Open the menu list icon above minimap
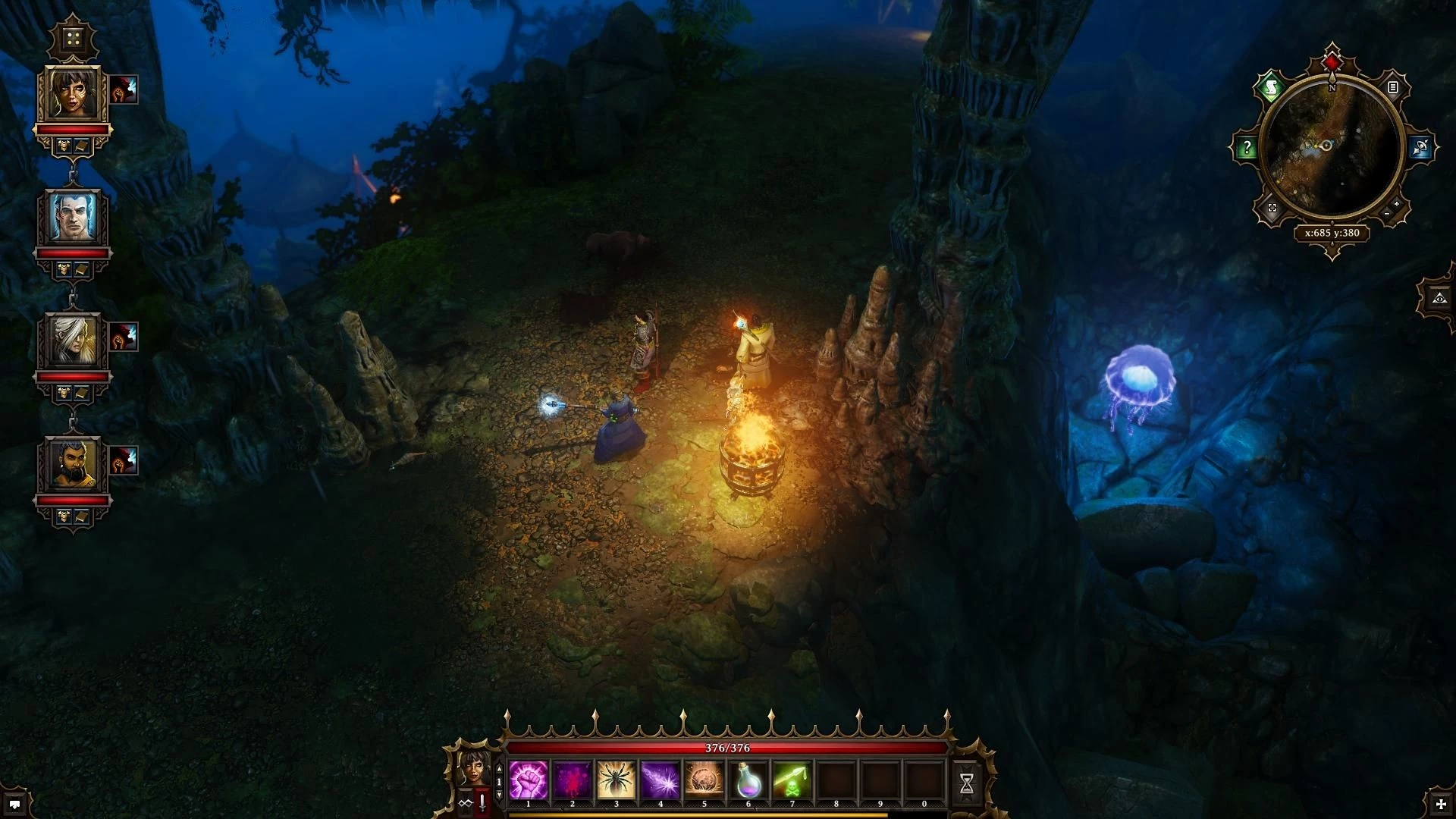 (x=1393, y=88)
